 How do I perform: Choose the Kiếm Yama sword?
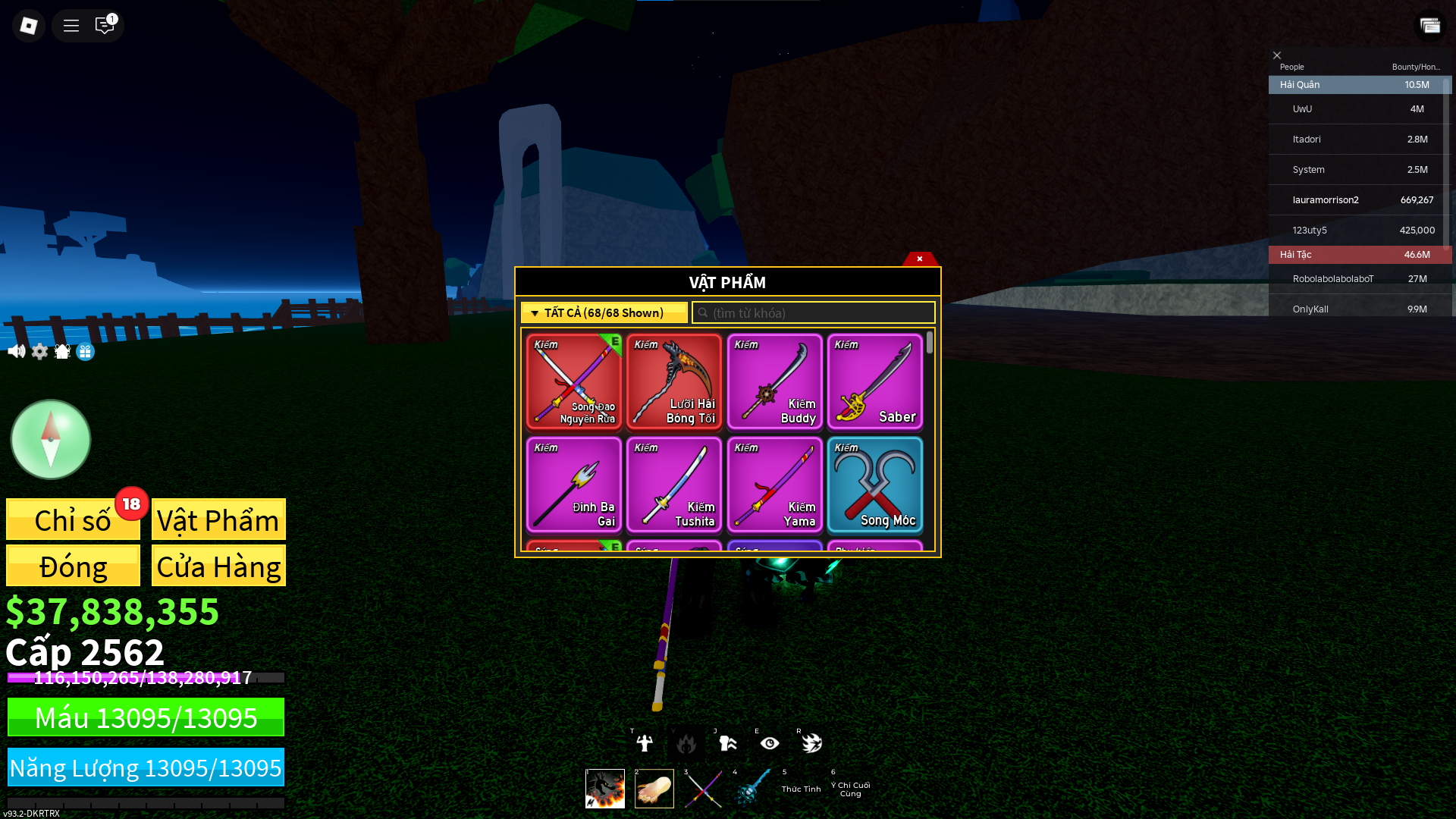tap(774, 485)
